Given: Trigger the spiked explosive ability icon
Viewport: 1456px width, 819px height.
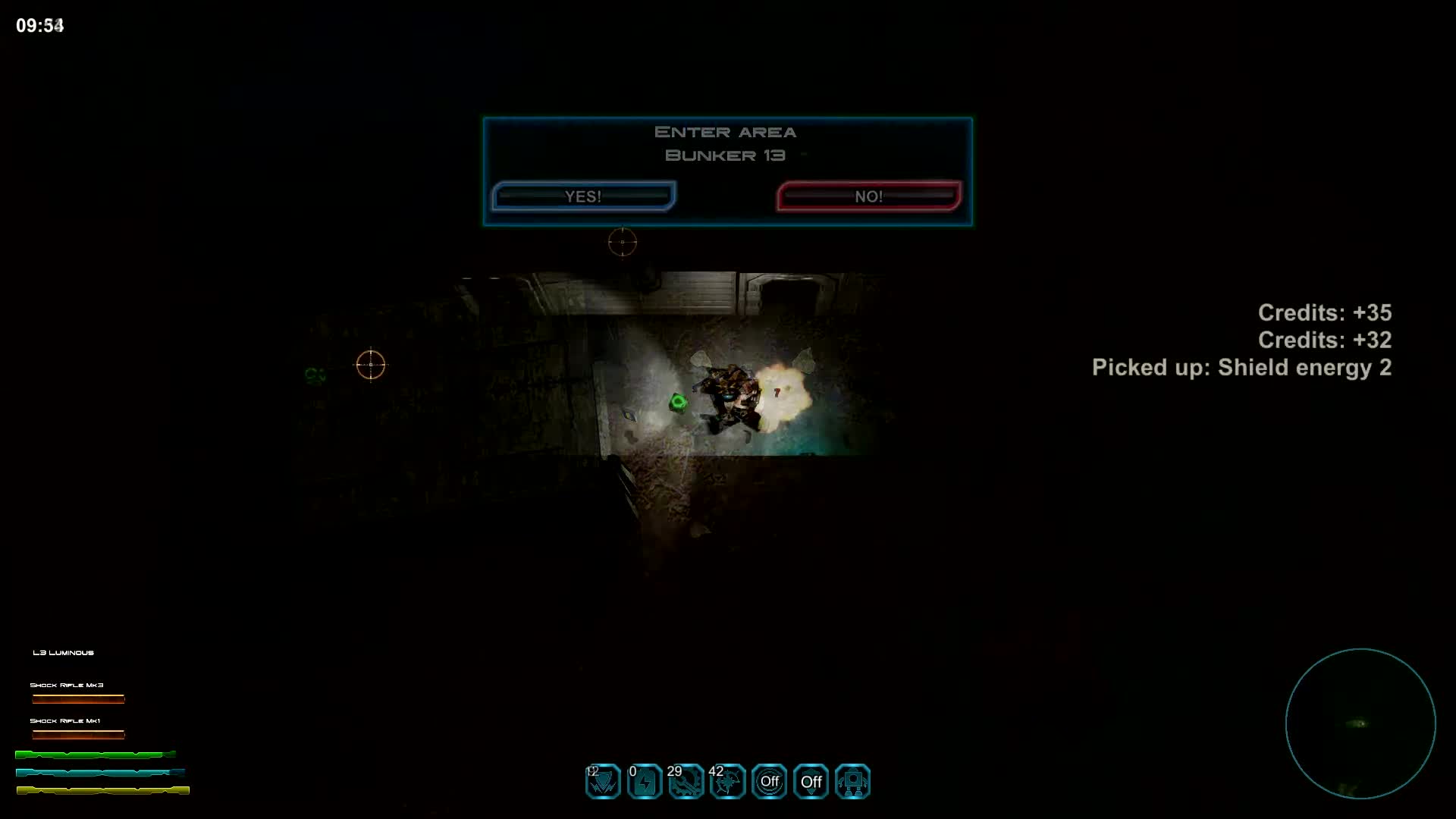Looking at the screenshot, I should 728,782.
